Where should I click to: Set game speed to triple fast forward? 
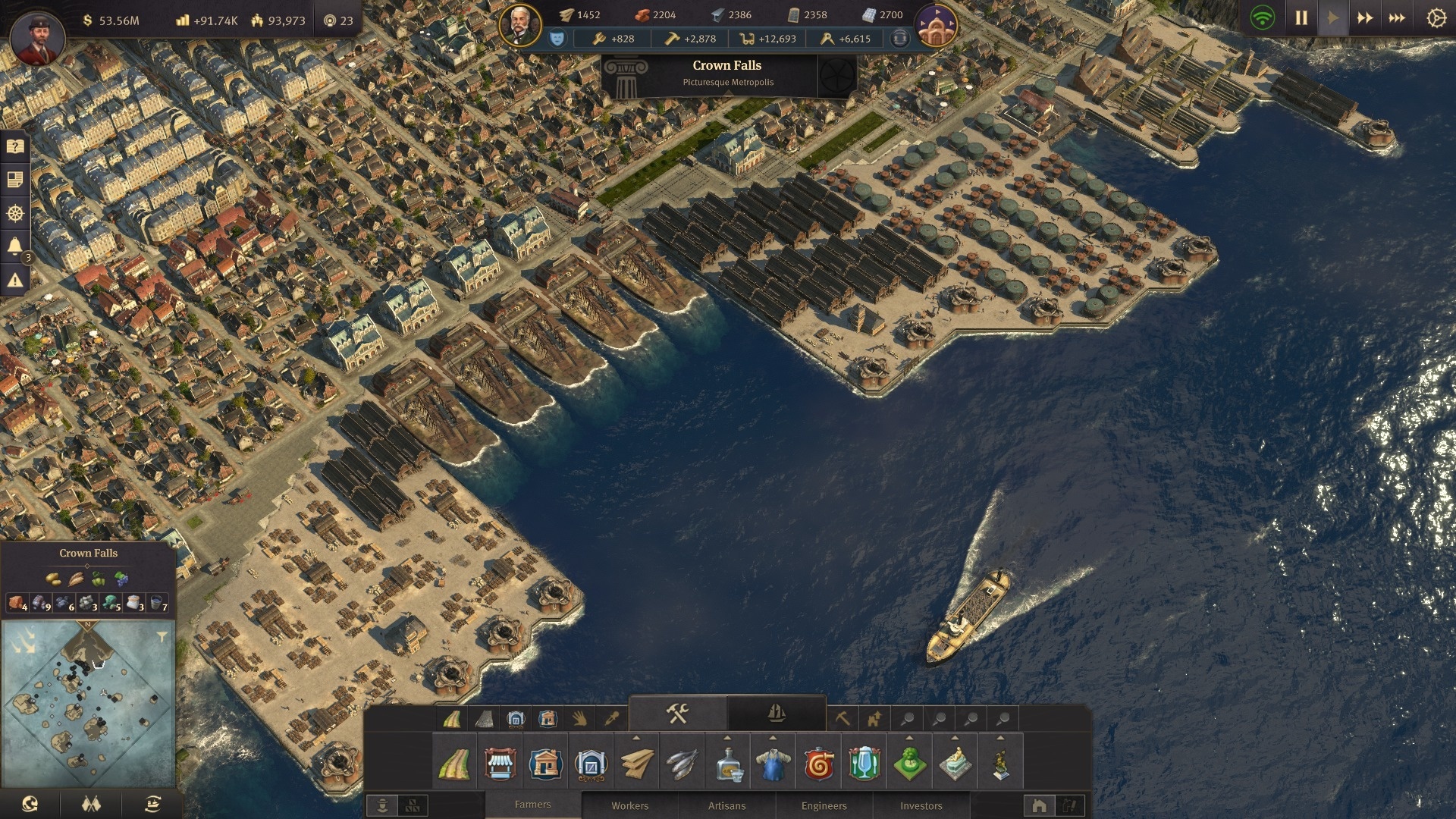click(x=1397, y=17)
